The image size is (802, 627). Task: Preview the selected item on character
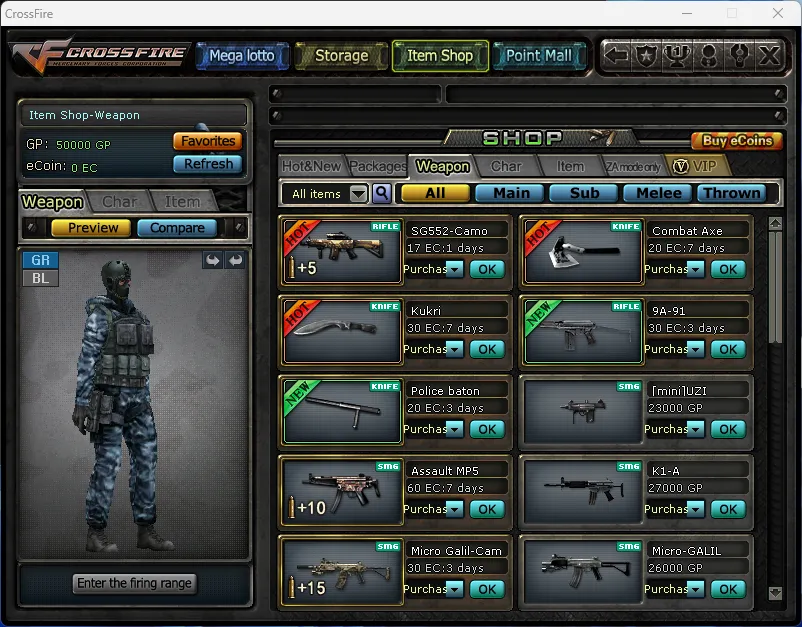coord(93,228)
